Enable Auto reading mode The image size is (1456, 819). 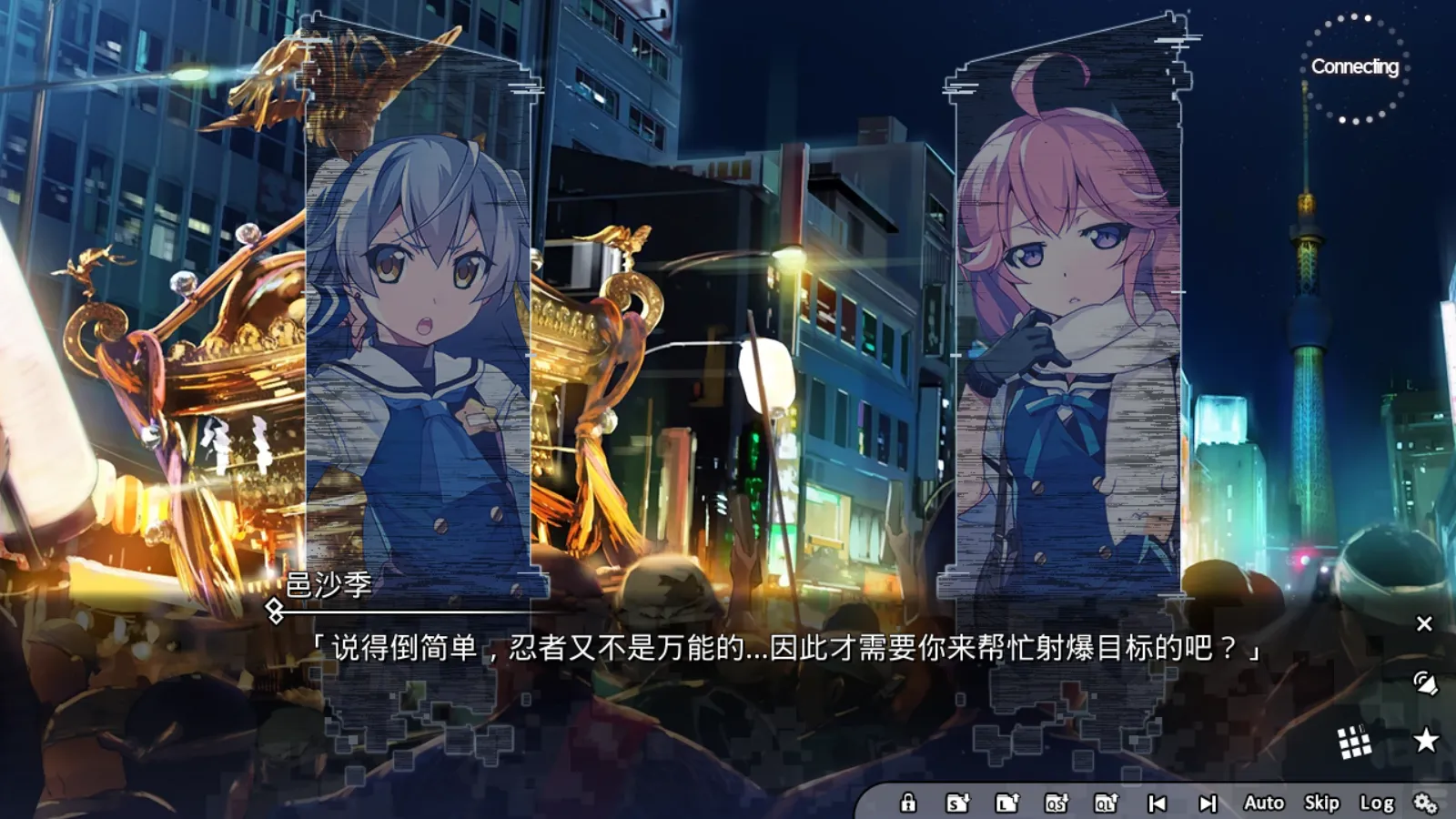click(x=1263, y=804)
